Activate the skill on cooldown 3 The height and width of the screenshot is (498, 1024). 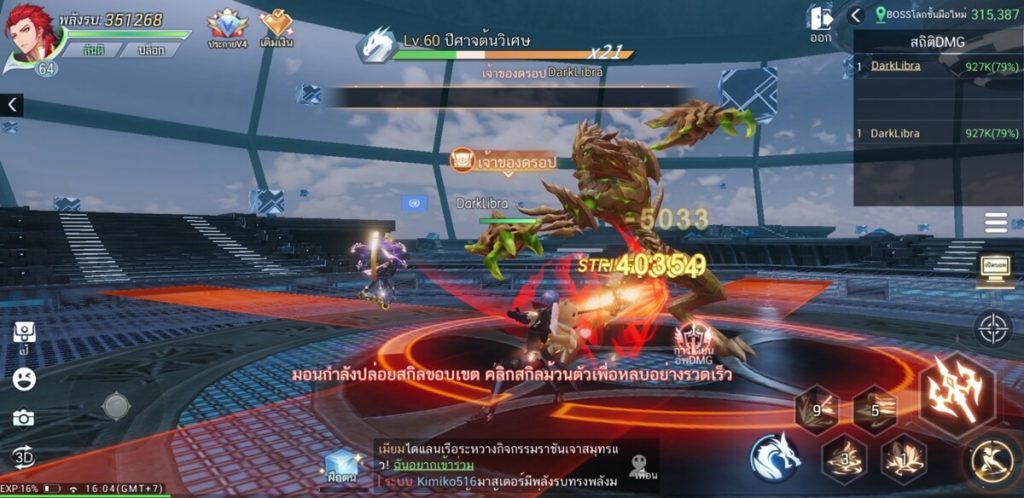[844, 459]
